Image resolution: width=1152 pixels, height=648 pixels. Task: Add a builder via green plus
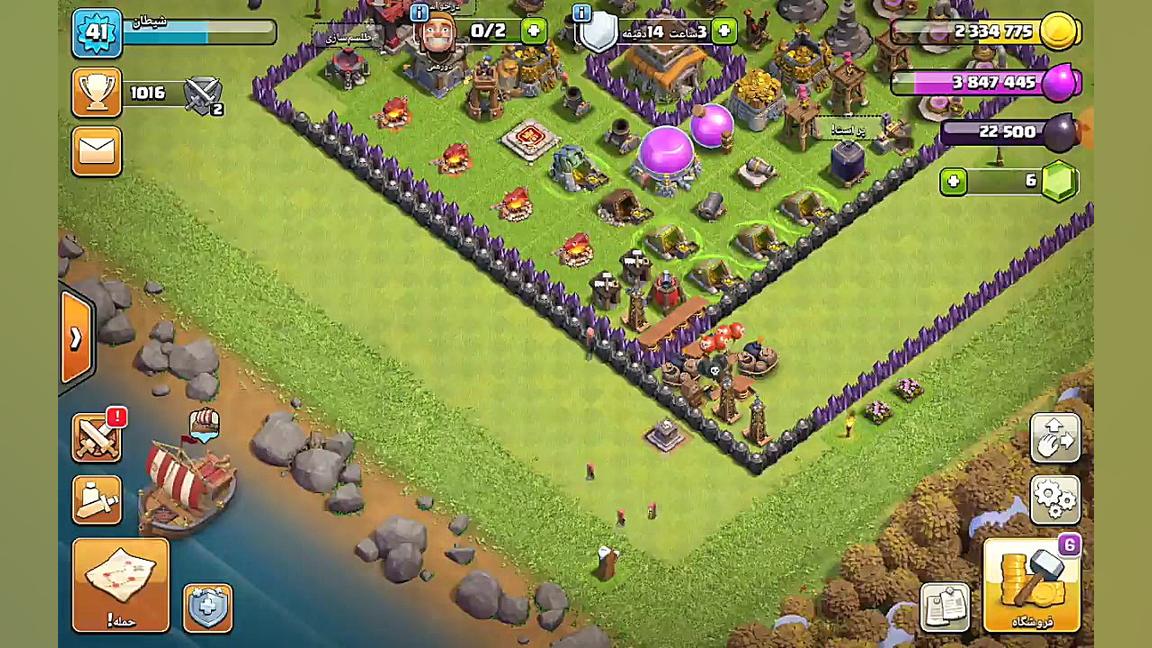pyautogui.click(x=534, y=31)
